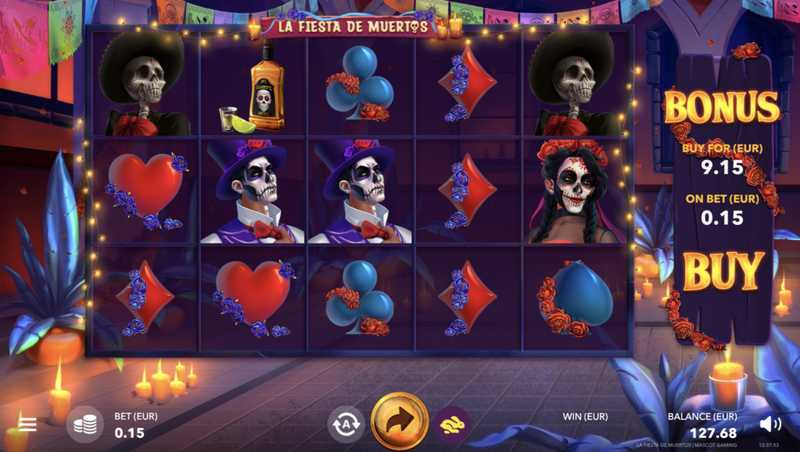Spin the reels with the gold arrow button
This screenshot has width=800, height=452.
coord(400,423)
